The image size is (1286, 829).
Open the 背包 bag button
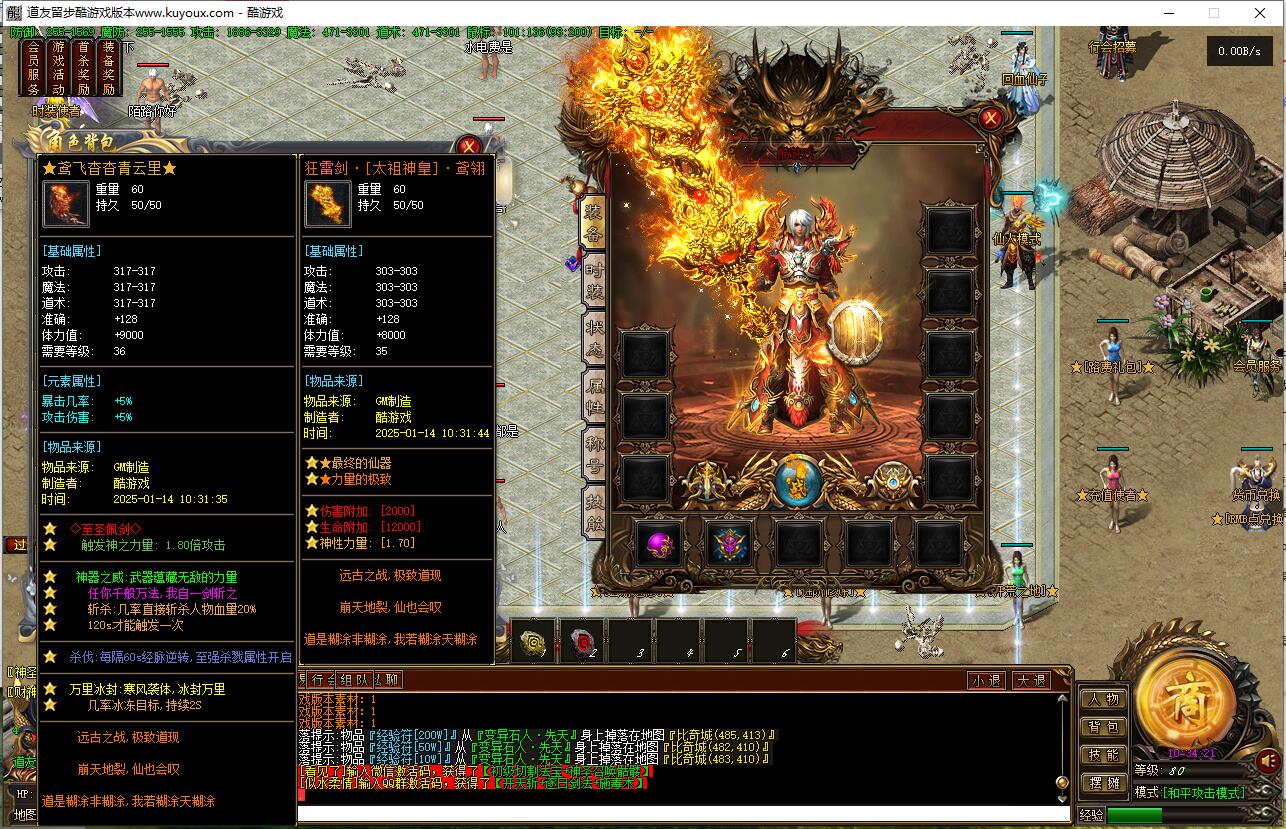point(1104,728)
